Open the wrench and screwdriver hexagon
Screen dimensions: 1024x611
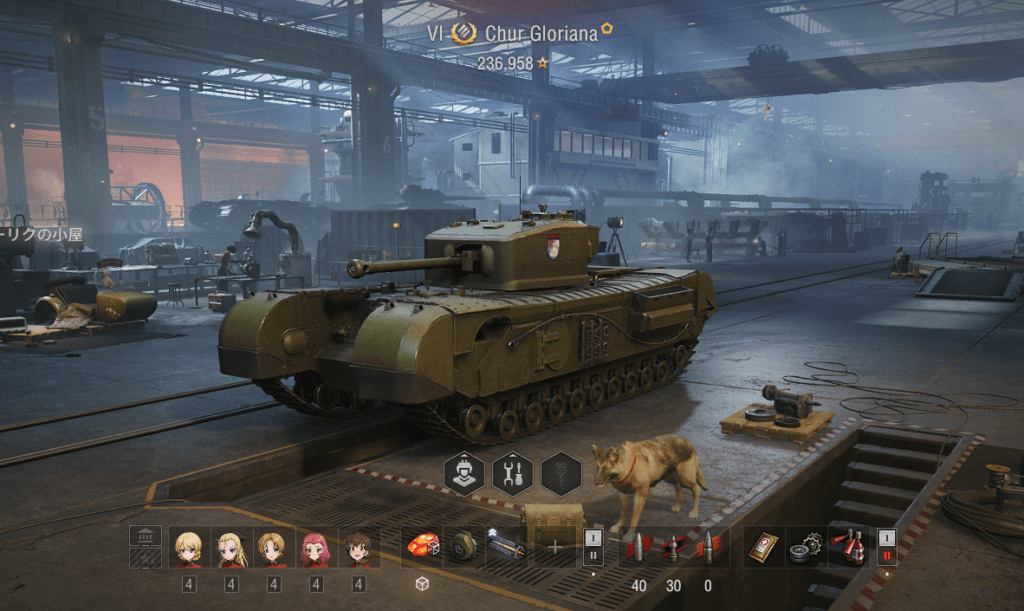coord(512,473)
